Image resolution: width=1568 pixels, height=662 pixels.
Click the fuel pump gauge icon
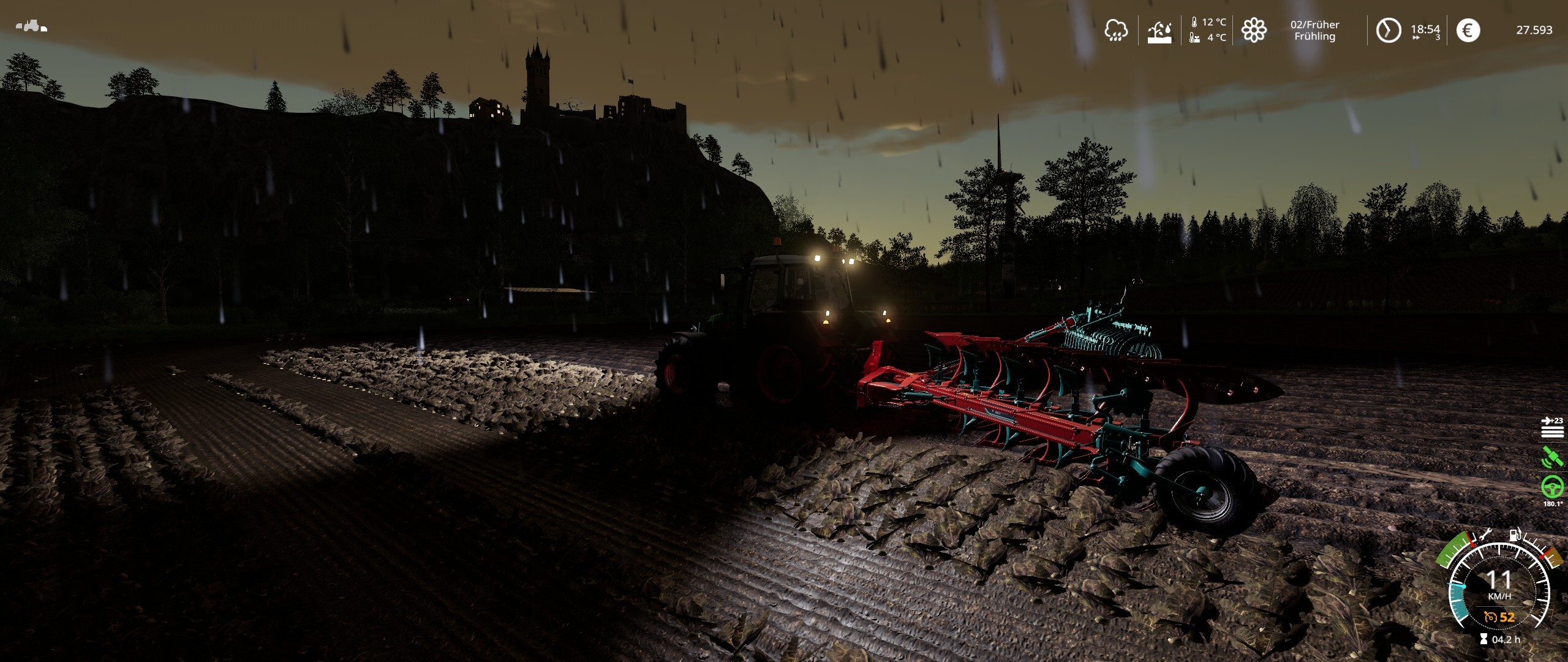pos(1515,535)
